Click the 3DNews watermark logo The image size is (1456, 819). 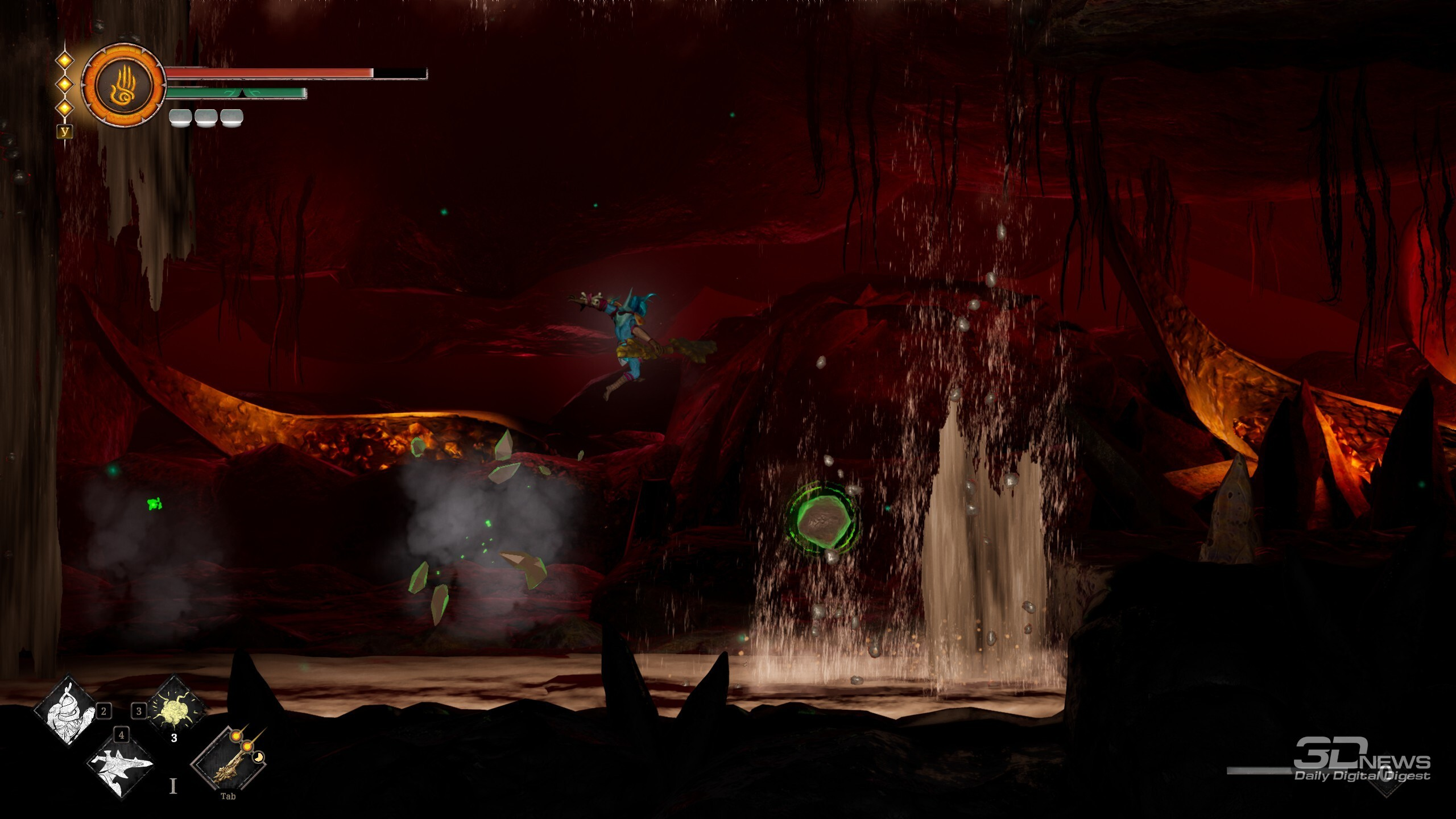click(1362, 760)
